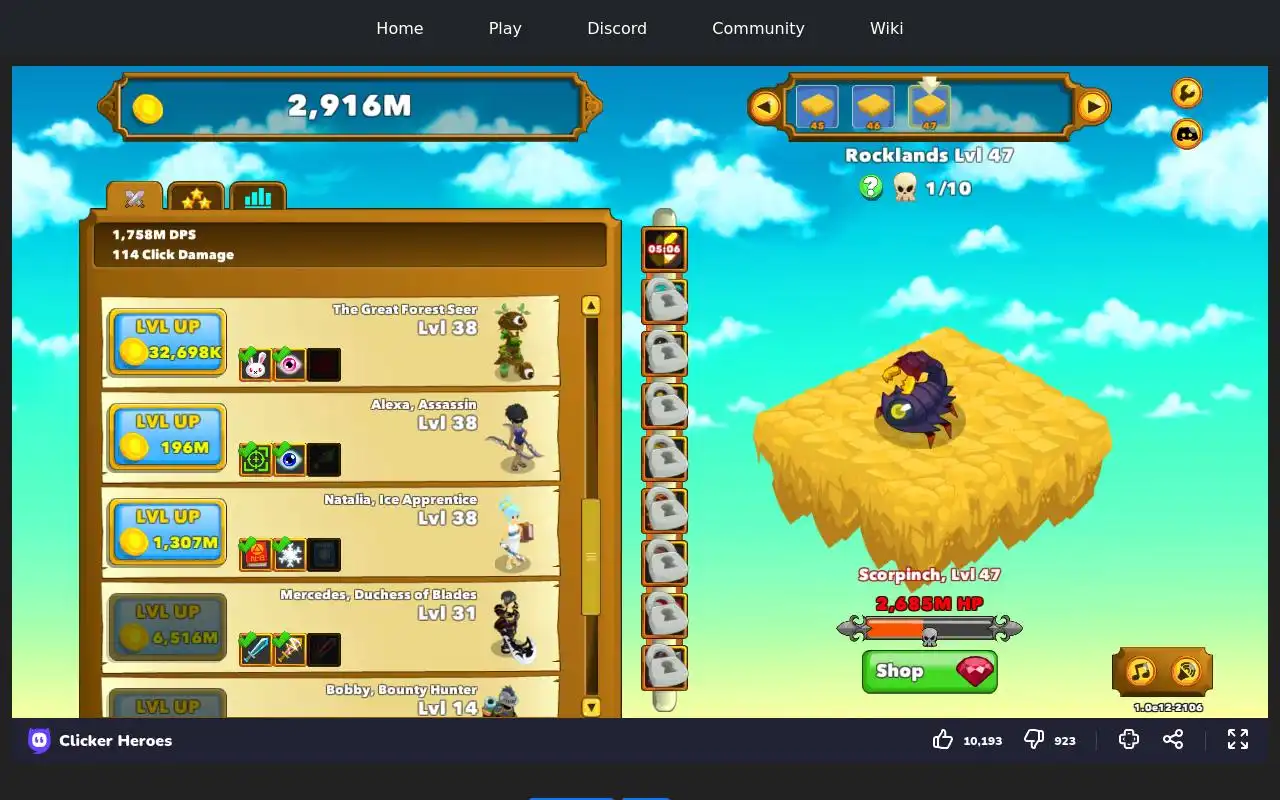Open the gold stars tab
The width and height of the screenshot is (1280, 800).
coord(196,197)
